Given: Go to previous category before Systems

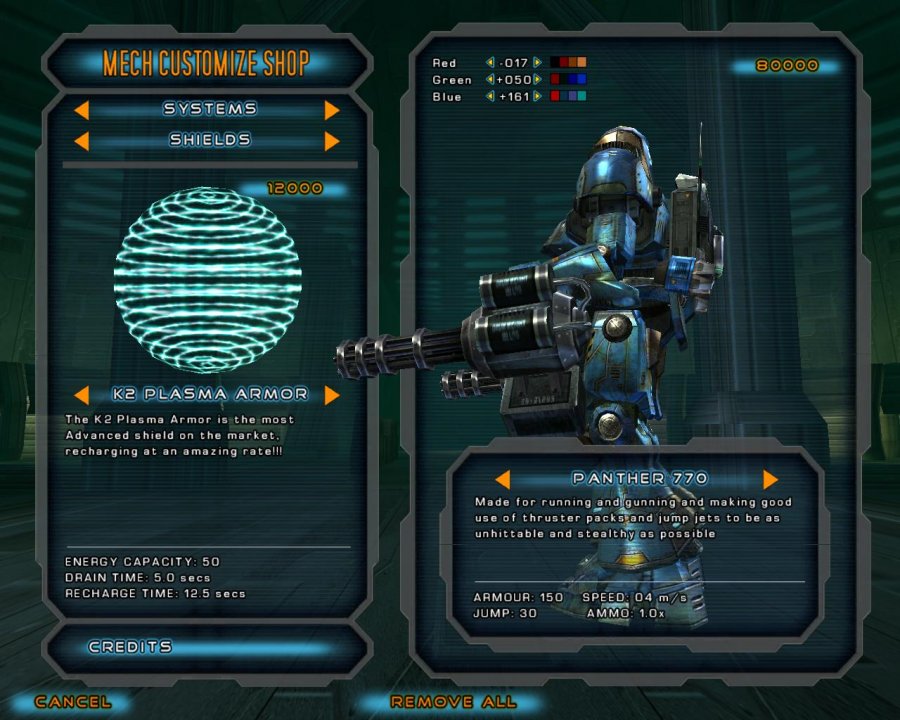Looking at the screenshot, I should pos(84,109).
